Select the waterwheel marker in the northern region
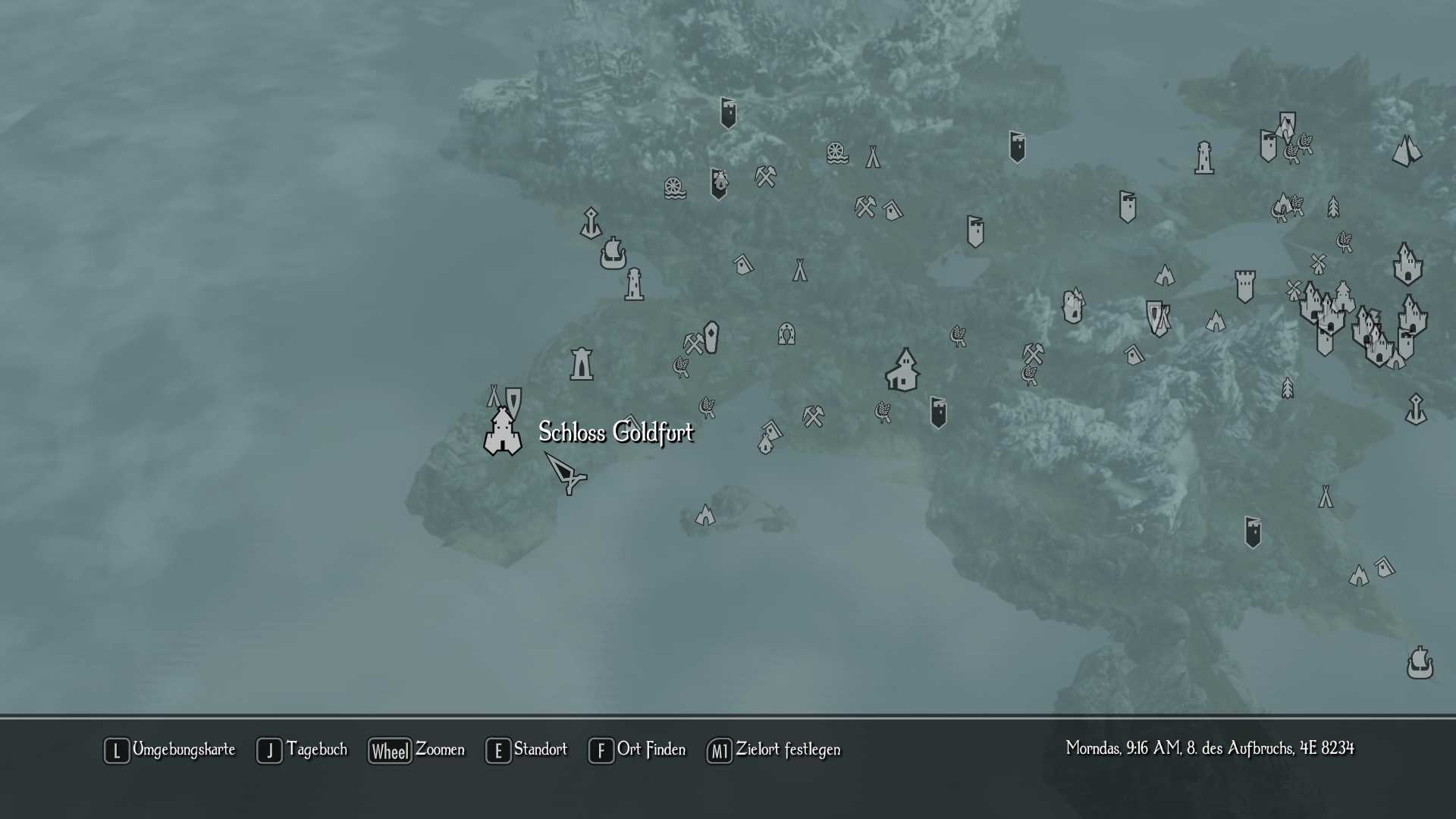The height and width of the screenshot is (819, 1456). [836, 152]
